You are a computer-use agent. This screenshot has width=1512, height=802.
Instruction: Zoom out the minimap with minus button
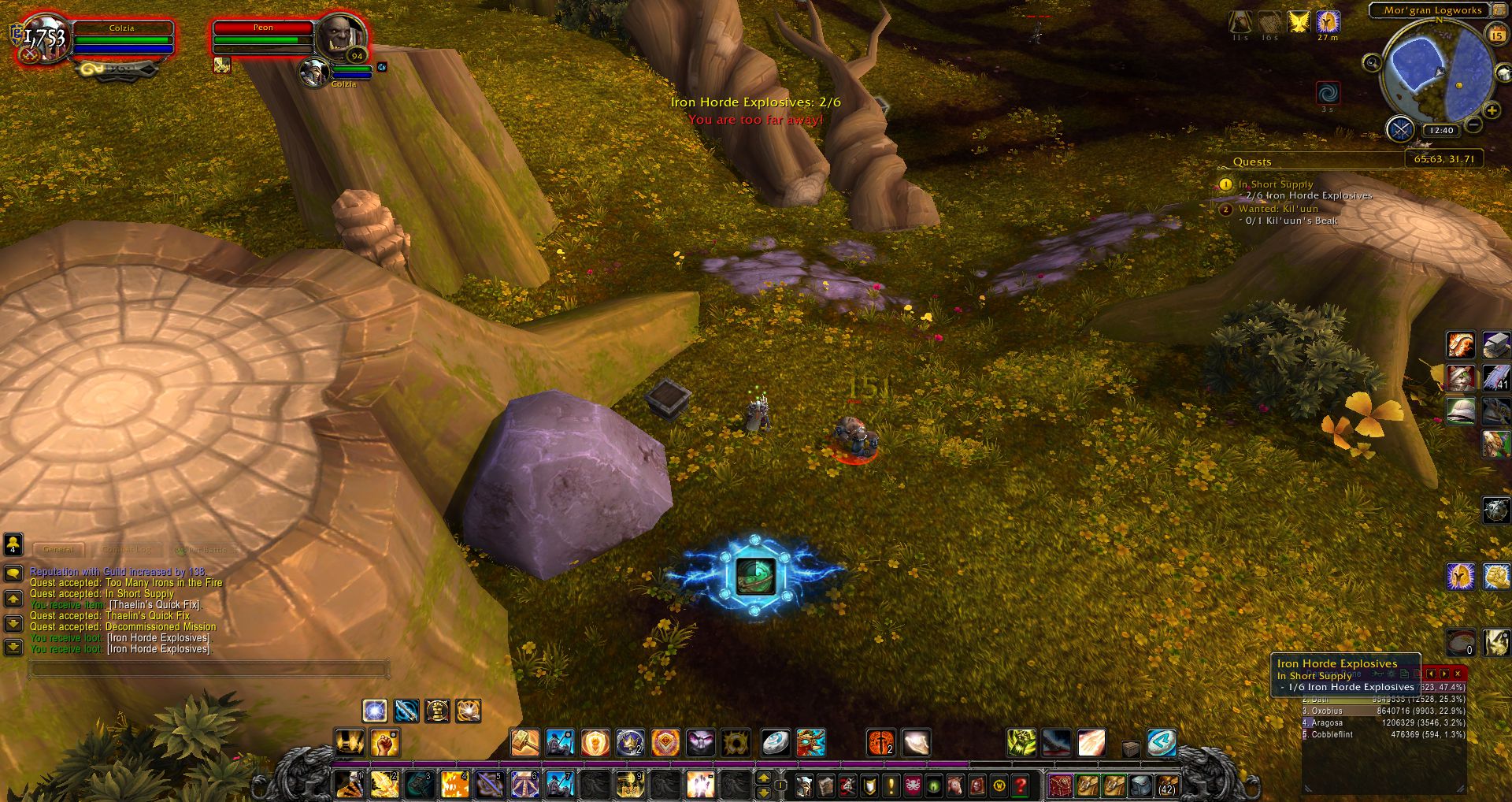point(1474,124)
